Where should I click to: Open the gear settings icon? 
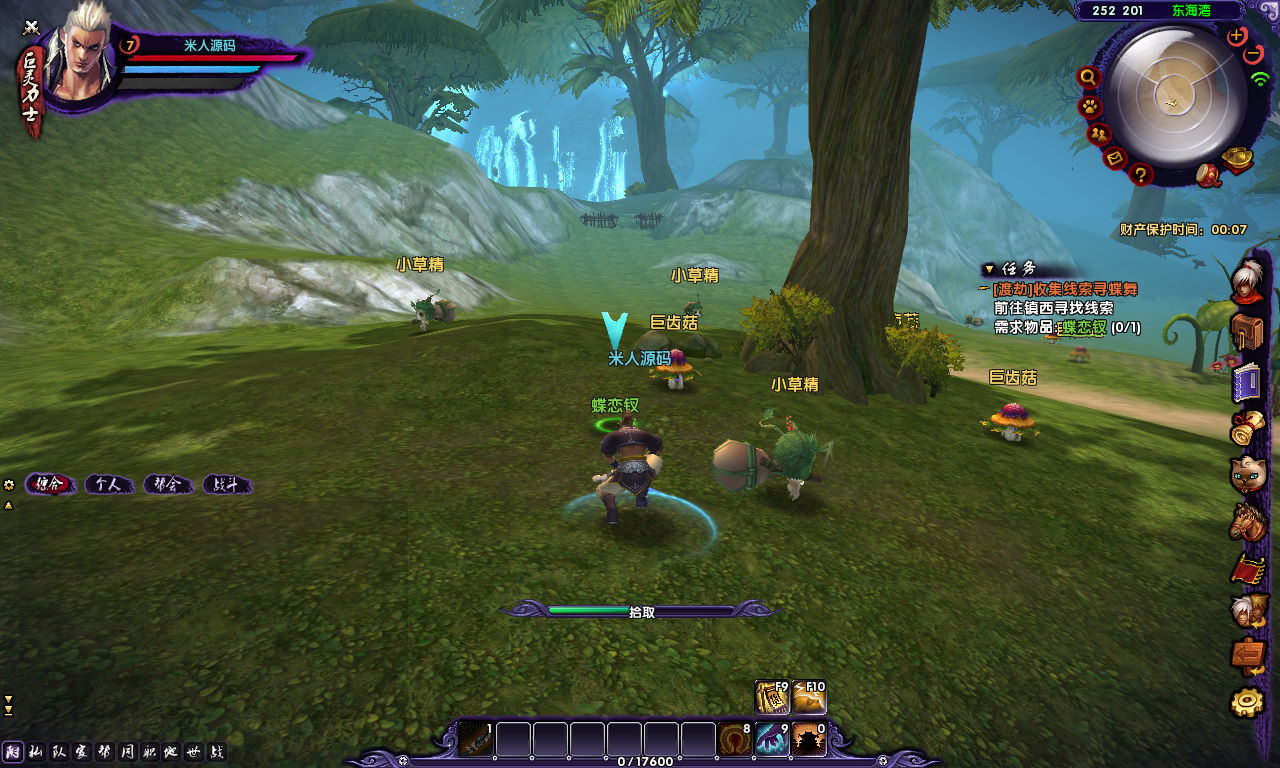(1247, 703)
